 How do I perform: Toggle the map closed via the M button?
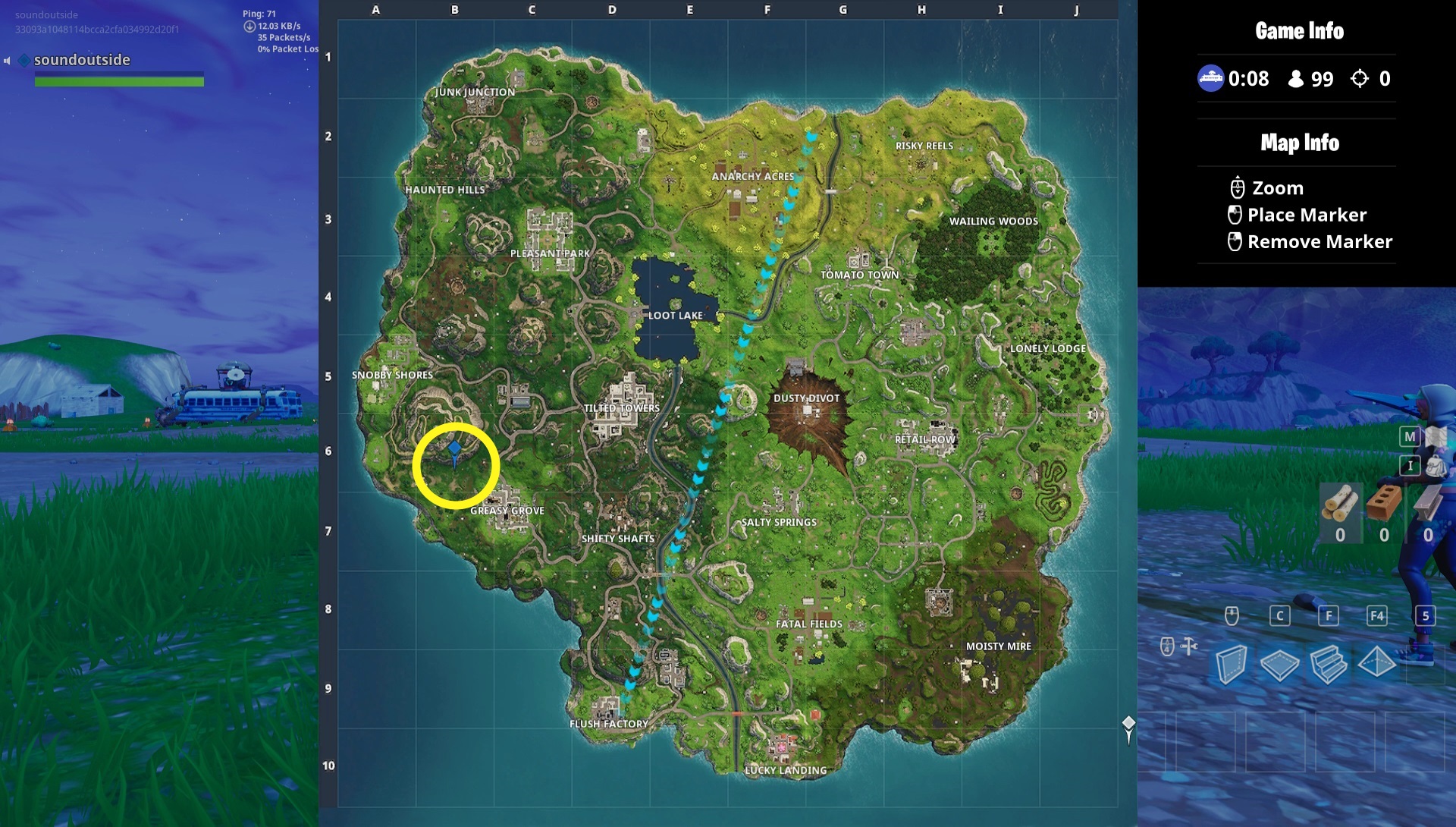pos(1410,436)
